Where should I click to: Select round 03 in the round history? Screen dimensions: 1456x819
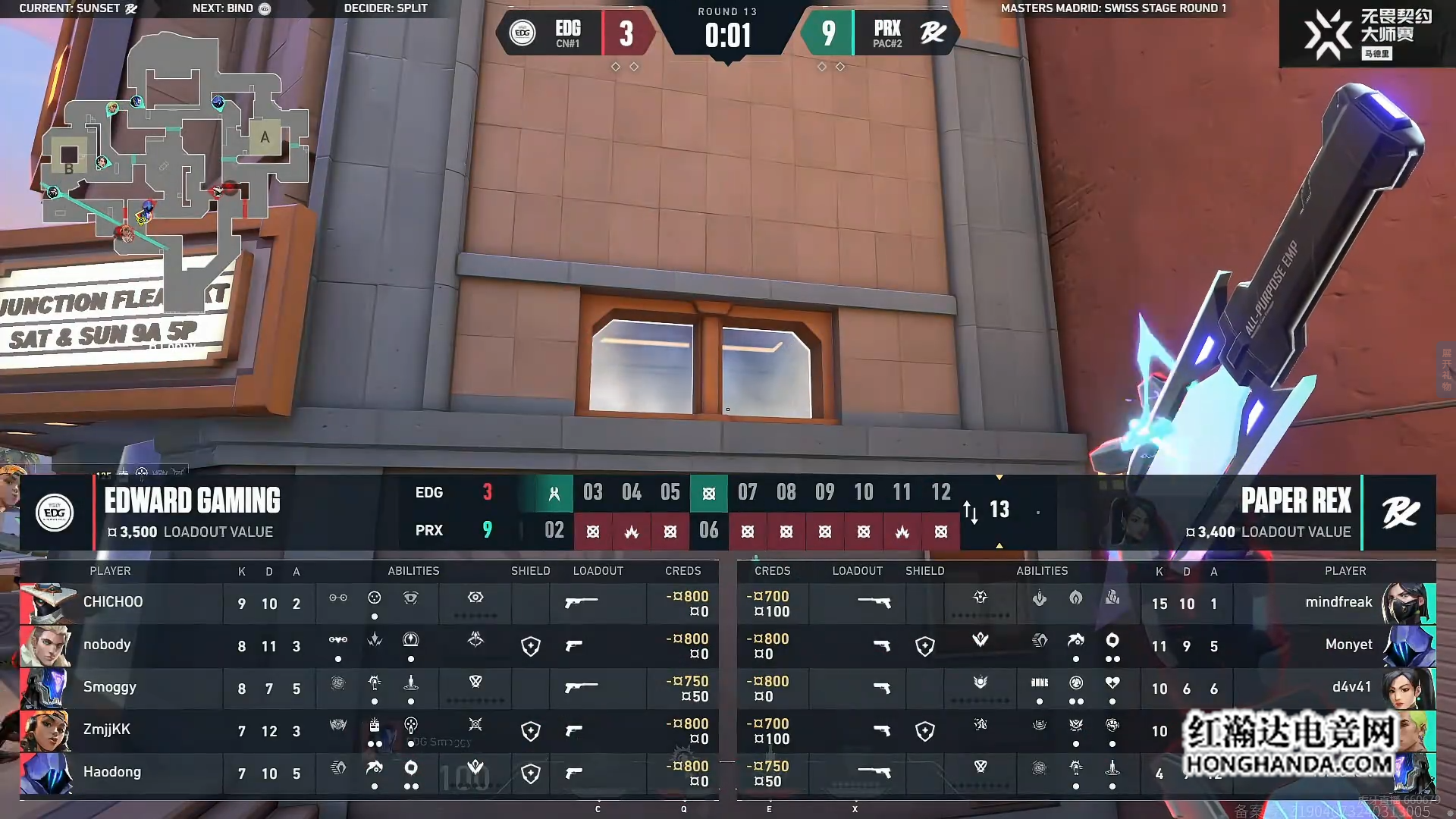tap(593, 493)
